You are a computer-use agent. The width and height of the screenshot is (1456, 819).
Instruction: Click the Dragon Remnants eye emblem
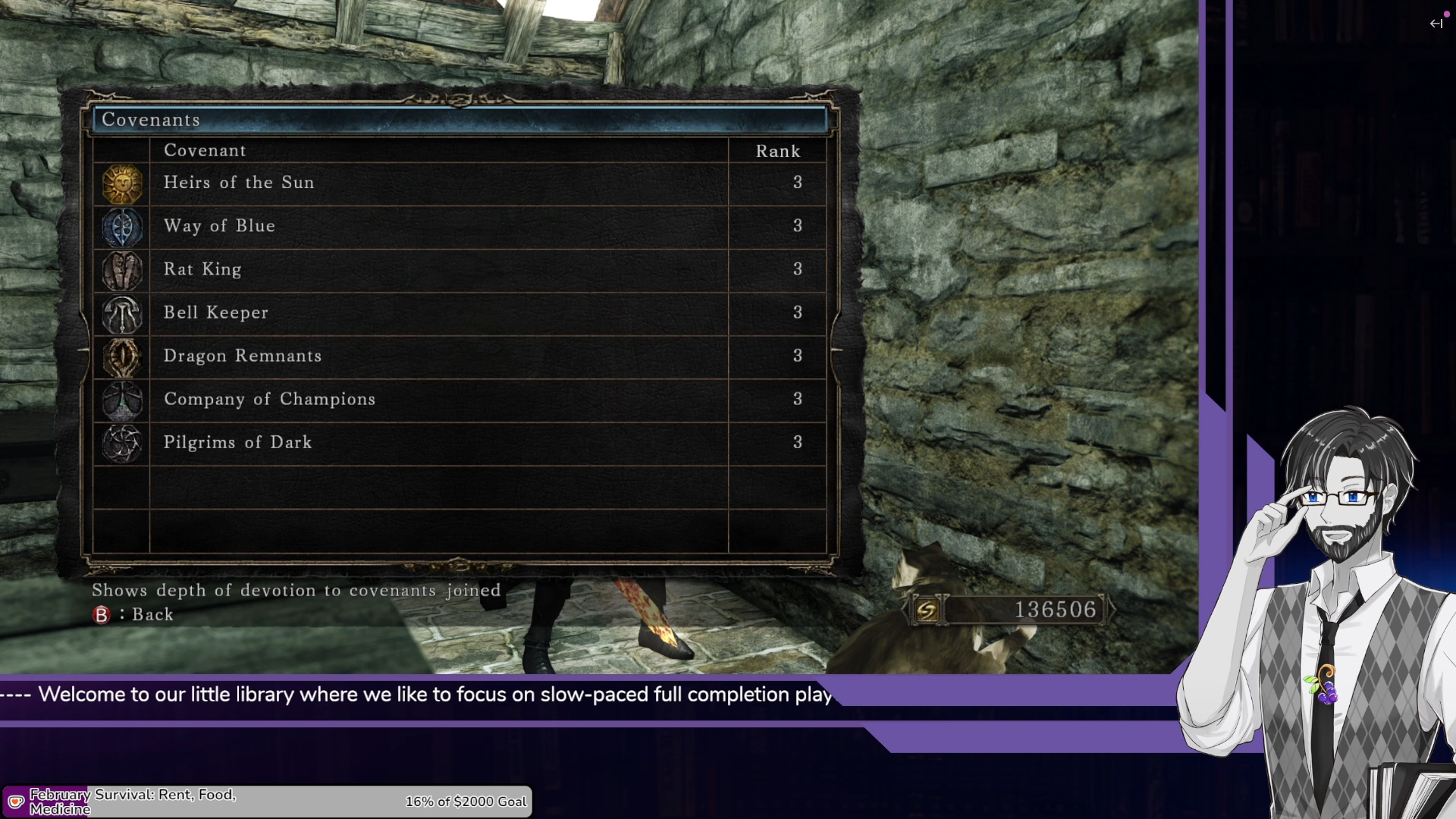(122, 357)
